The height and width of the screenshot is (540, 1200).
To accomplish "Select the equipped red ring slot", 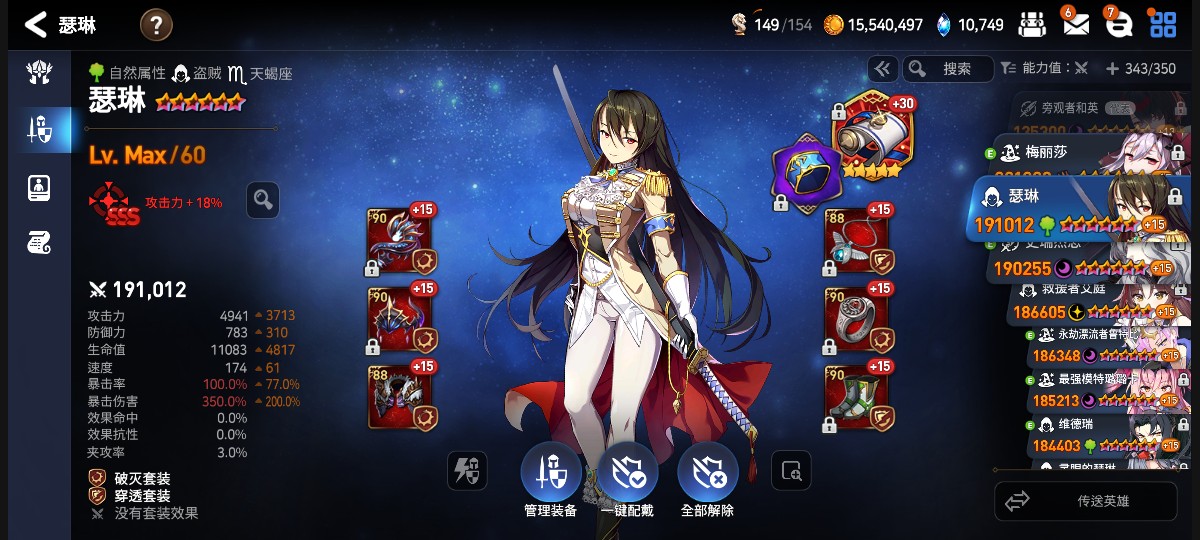I will coord(857,320).
